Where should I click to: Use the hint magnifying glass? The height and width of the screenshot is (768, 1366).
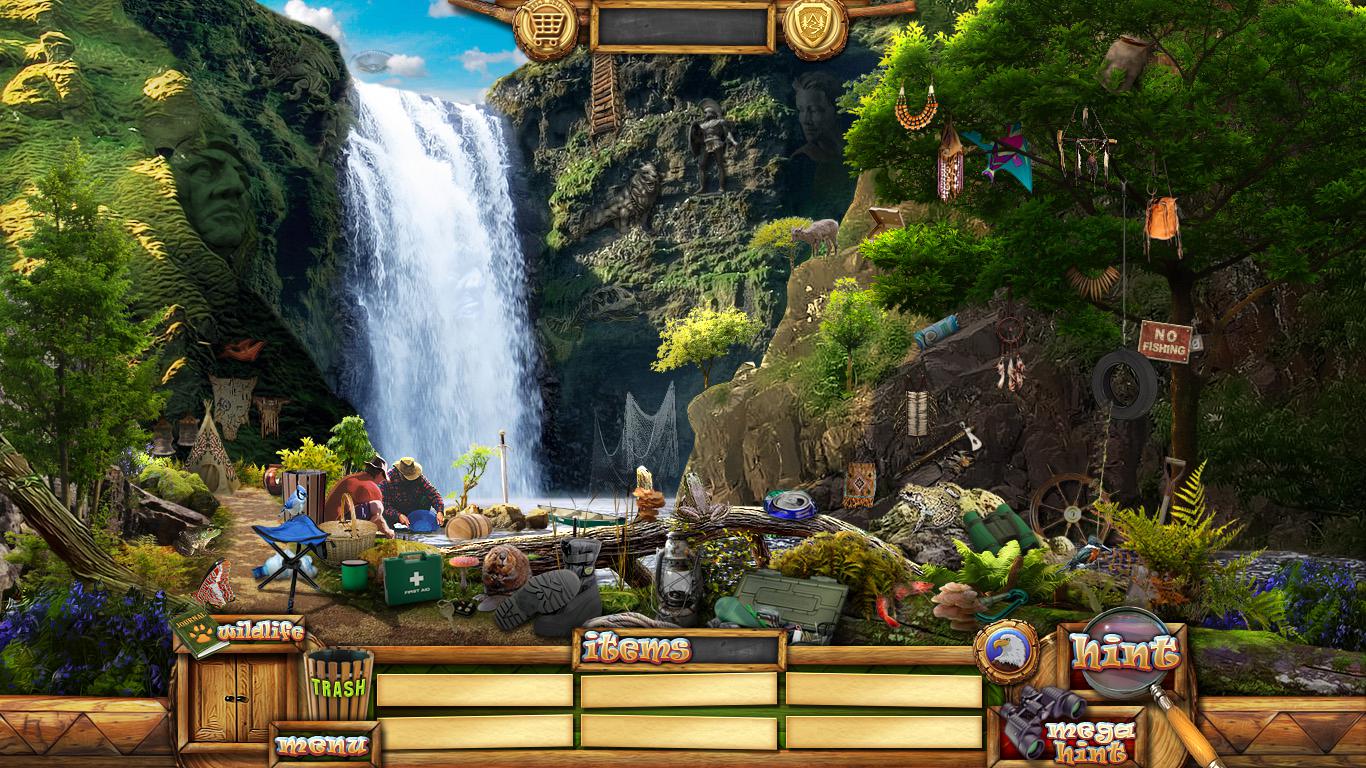pyautogui.click(x=1125, y=655)
